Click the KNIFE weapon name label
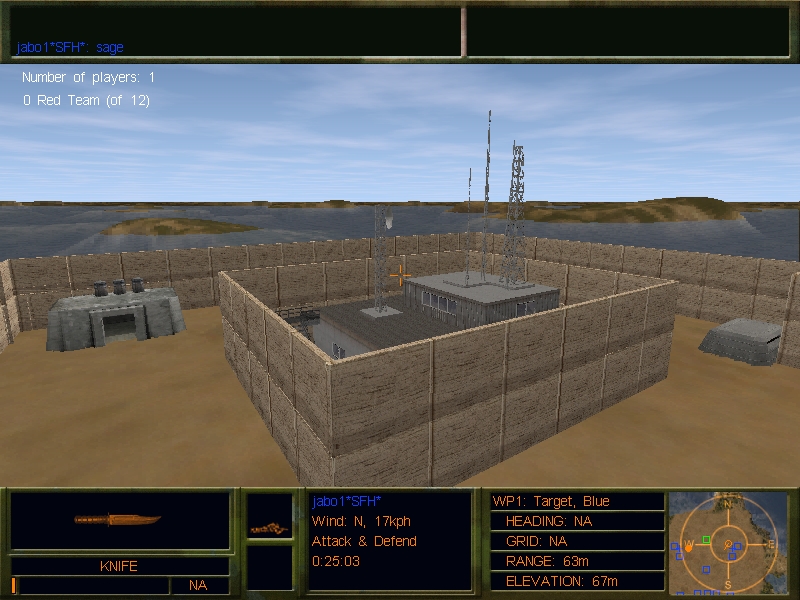Screen dimensions: 800x600 click(119, 566)
